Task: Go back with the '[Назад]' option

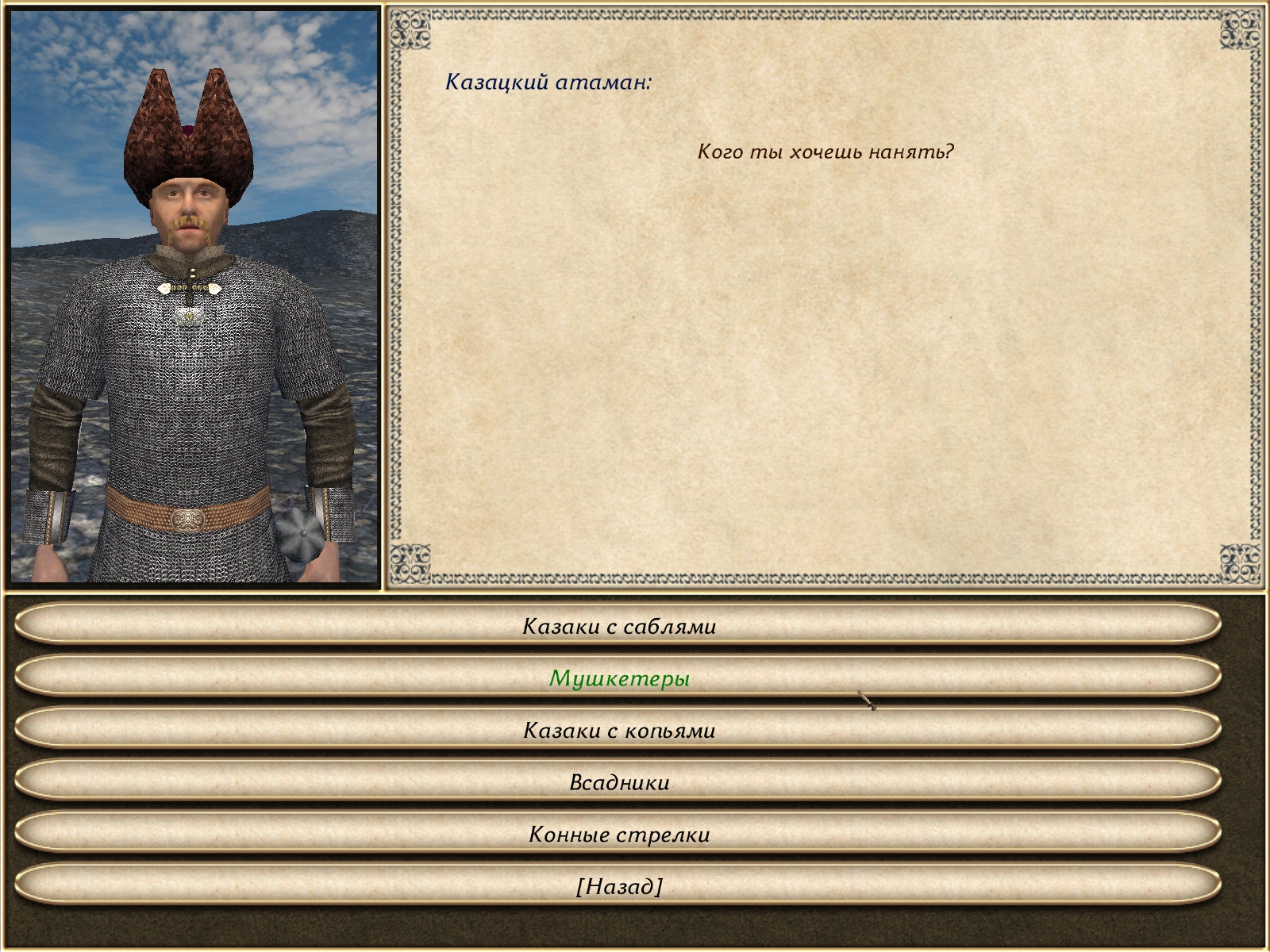Action: (619, 886)
